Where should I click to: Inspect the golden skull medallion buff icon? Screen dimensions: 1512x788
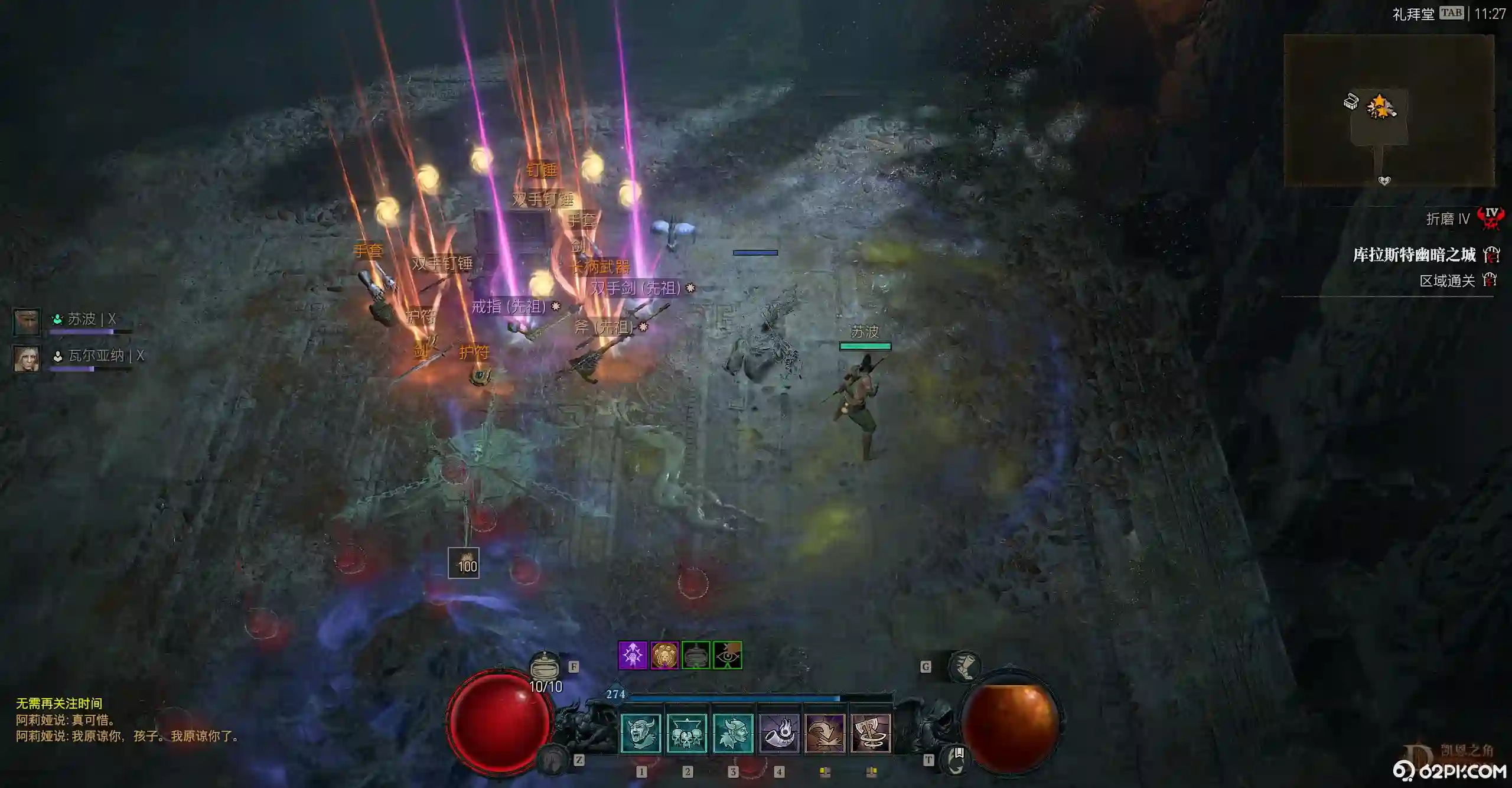coord(664,655)
